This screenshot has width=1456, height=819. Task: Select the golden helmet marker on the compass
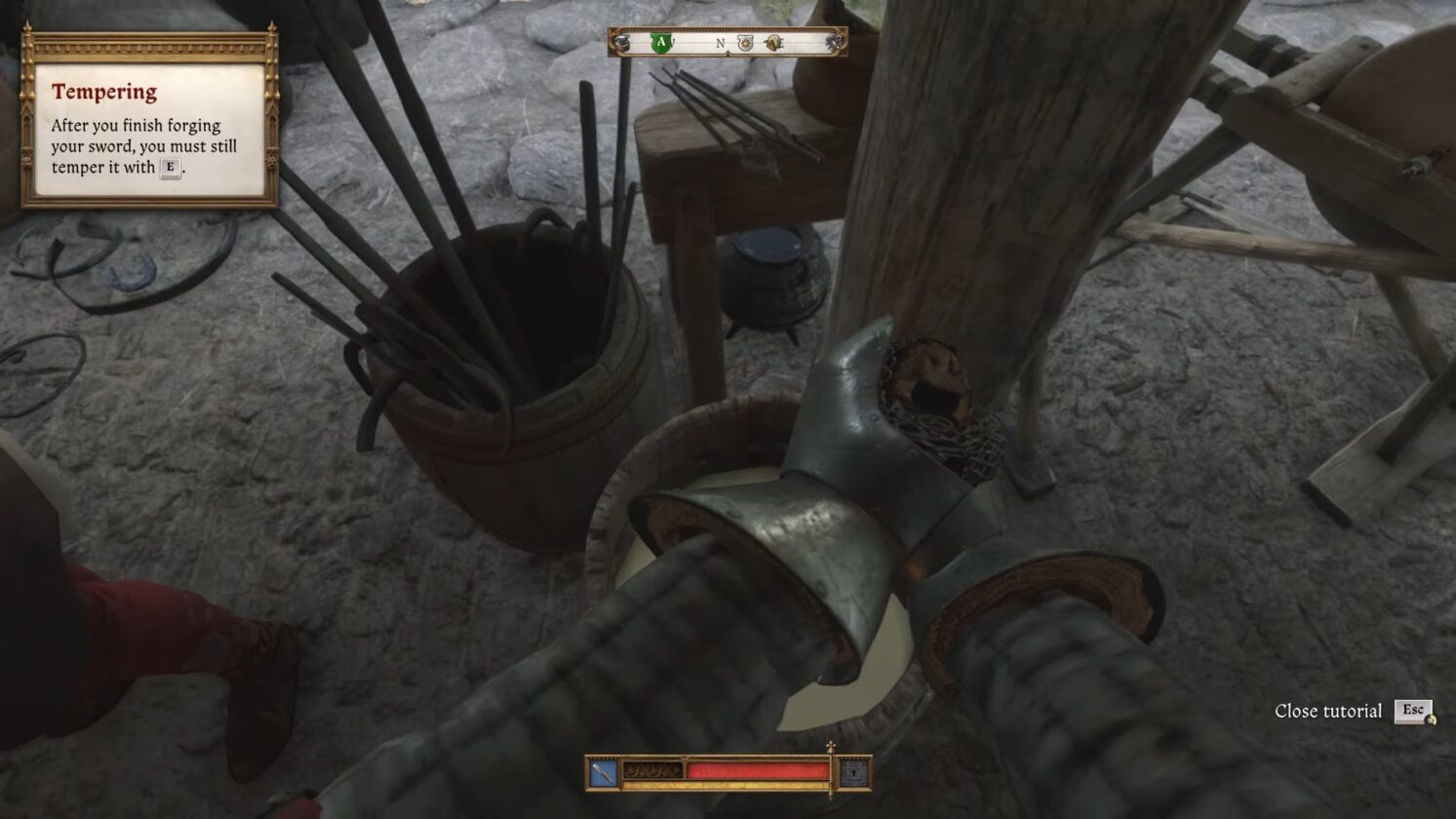tap(772, 44)
